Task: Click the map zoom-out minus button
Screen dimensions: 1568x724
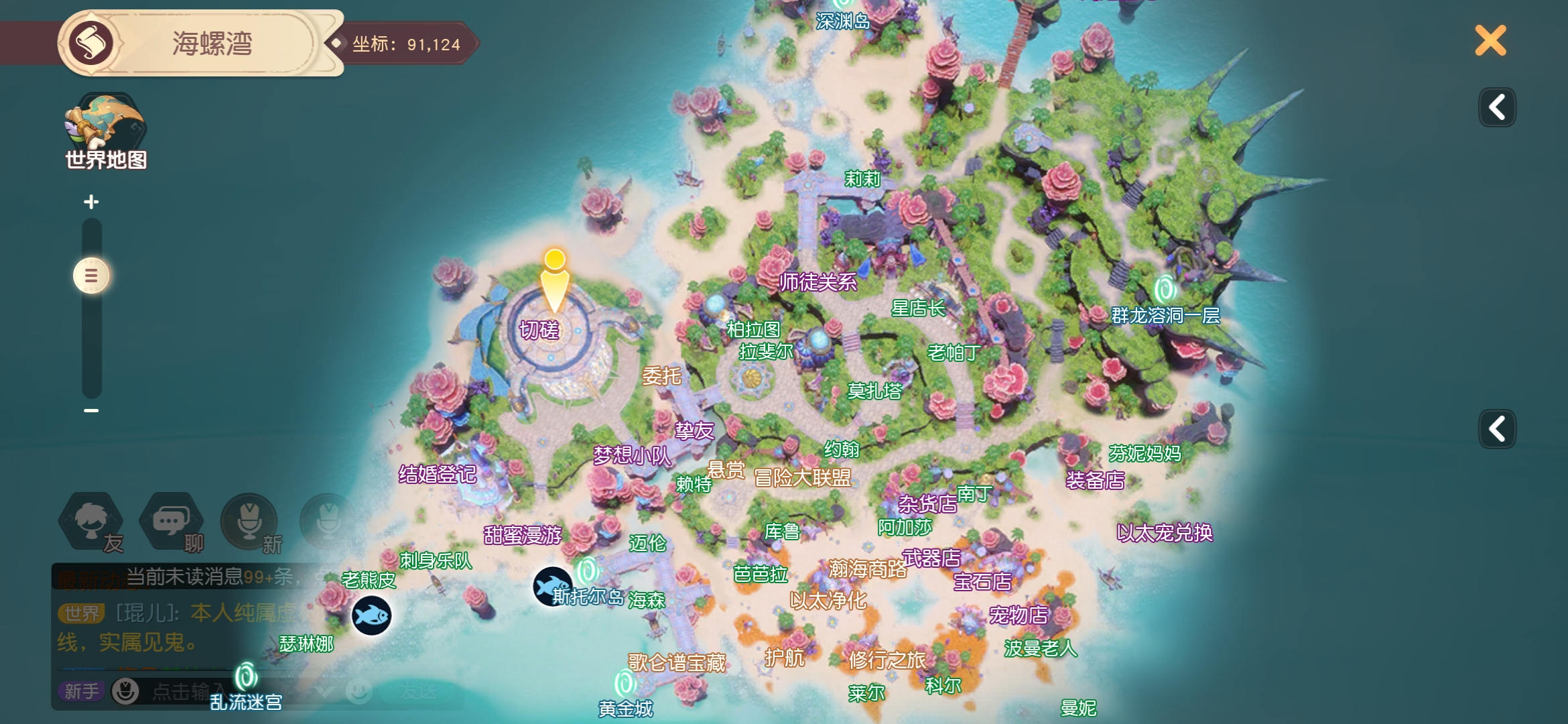Action: [91, 410]
